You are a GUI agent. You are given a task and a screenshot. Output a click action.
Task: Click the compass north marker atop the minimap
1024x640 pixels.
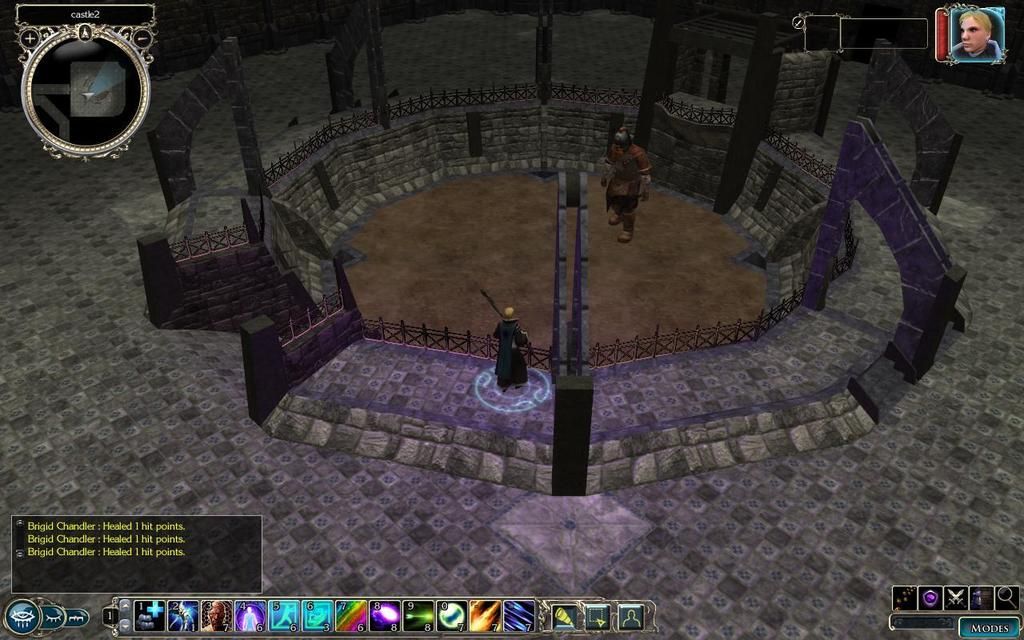(86, 32)
